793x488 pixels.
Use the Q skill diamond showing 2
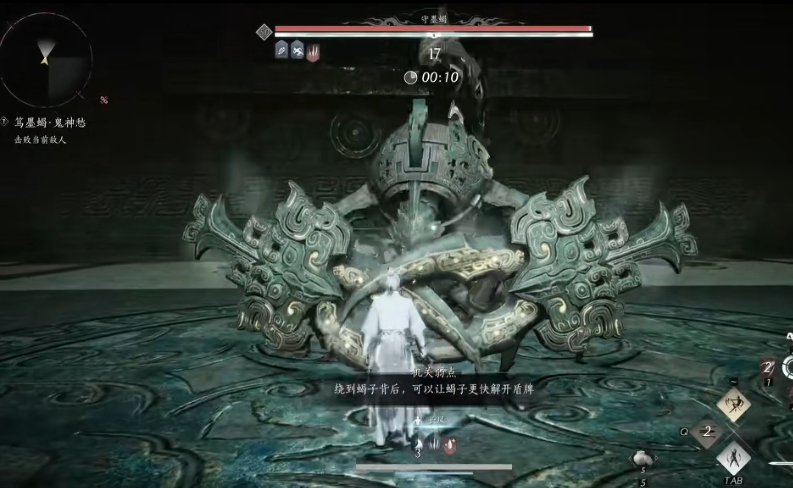(x=706, y=433)
